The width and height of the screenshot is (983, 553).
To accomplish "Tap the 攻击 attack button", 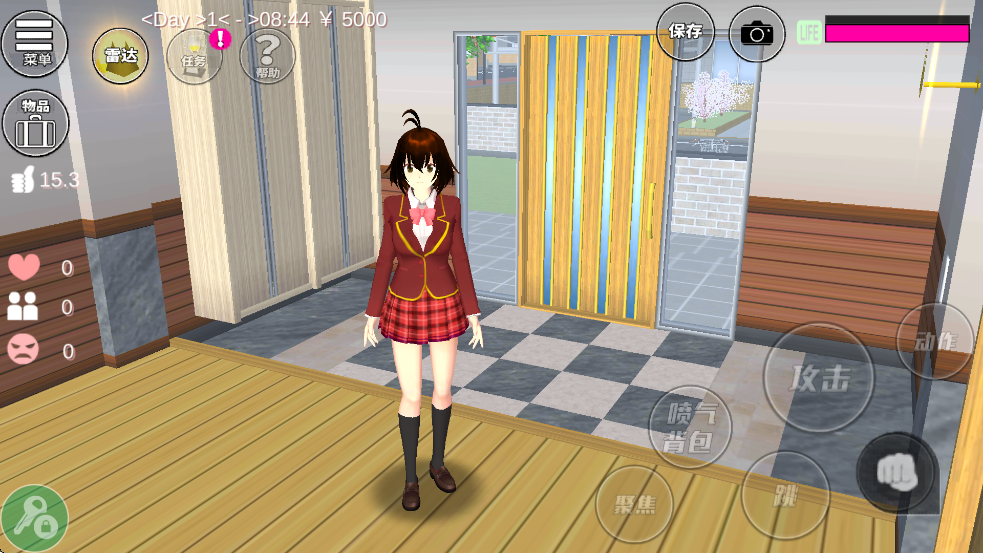I will (x=818, y=377).
